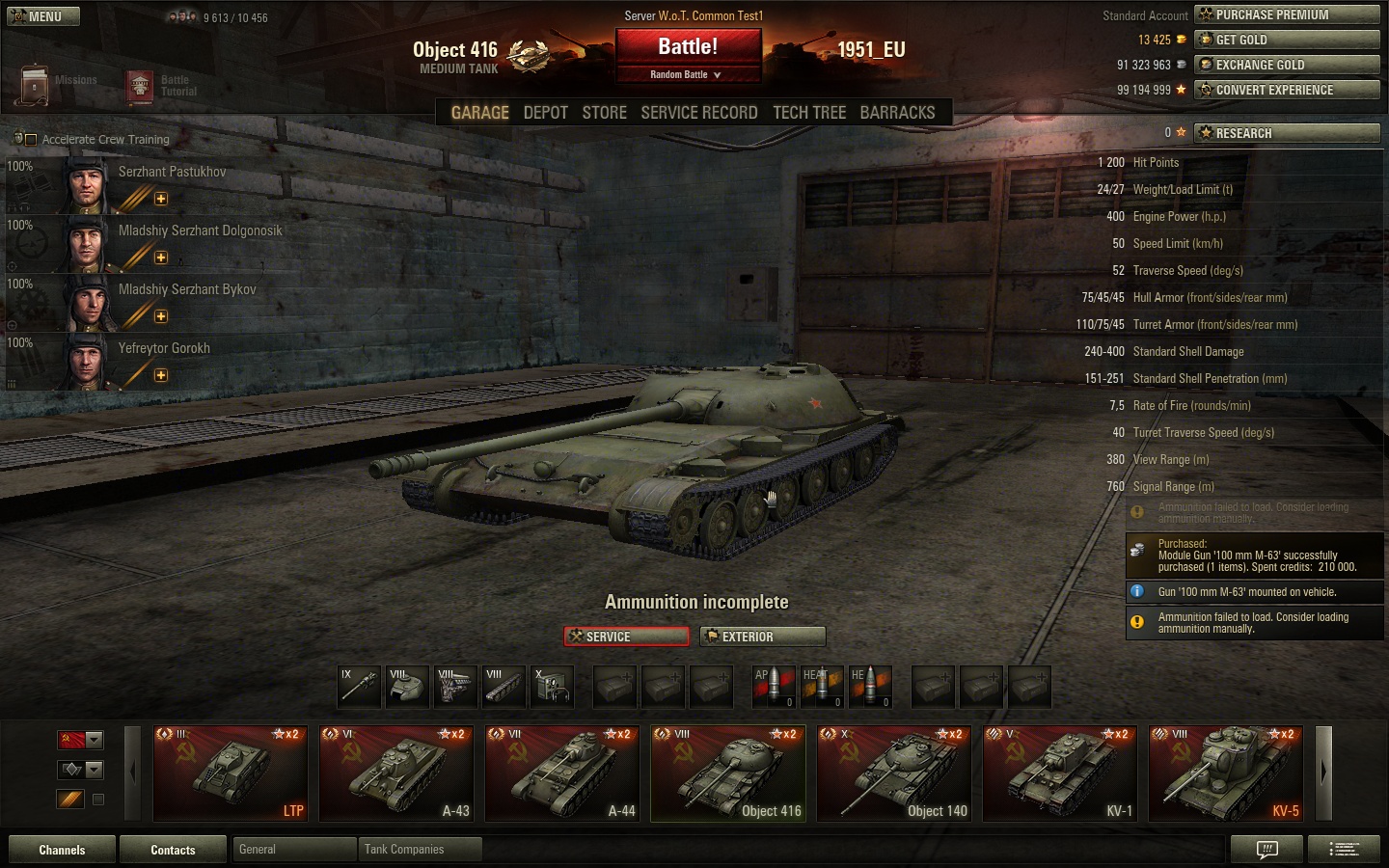The width and height of the screenshot is (1389, 868).
Task: Click the Purchase Premium button
Action: click(x=1287, y=14)
